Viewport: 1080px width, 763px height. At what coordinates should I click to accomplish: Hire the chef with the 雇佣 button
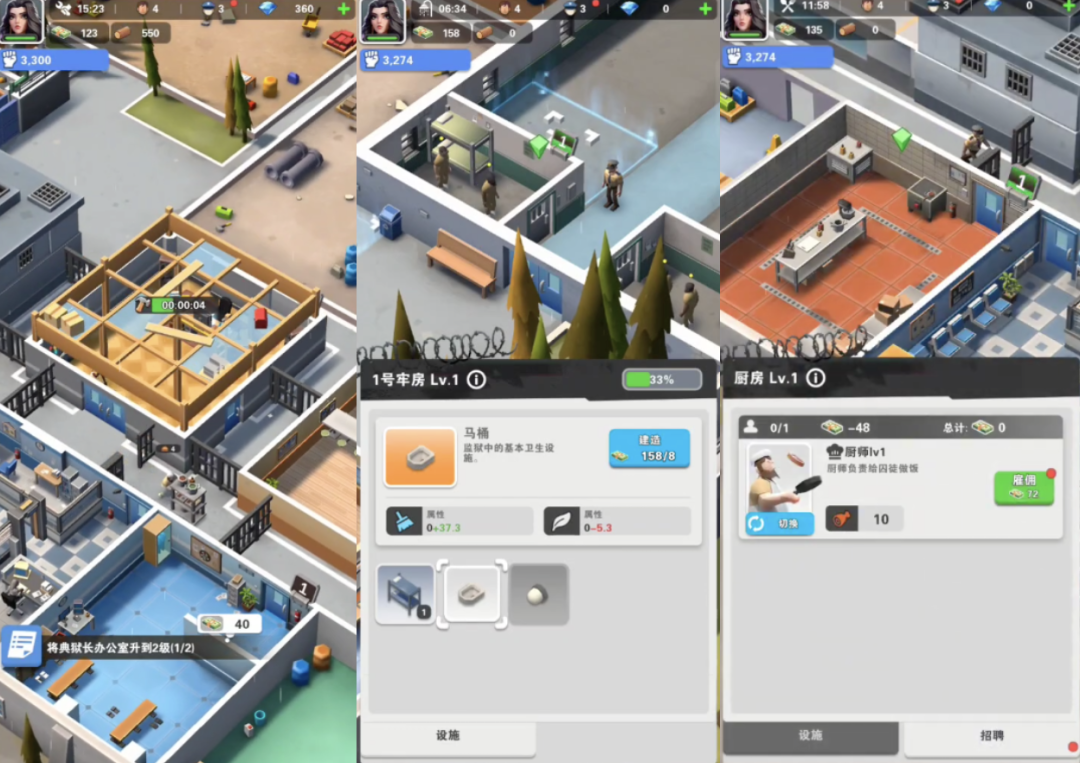pyautogui.click(x=1023, y=487)
